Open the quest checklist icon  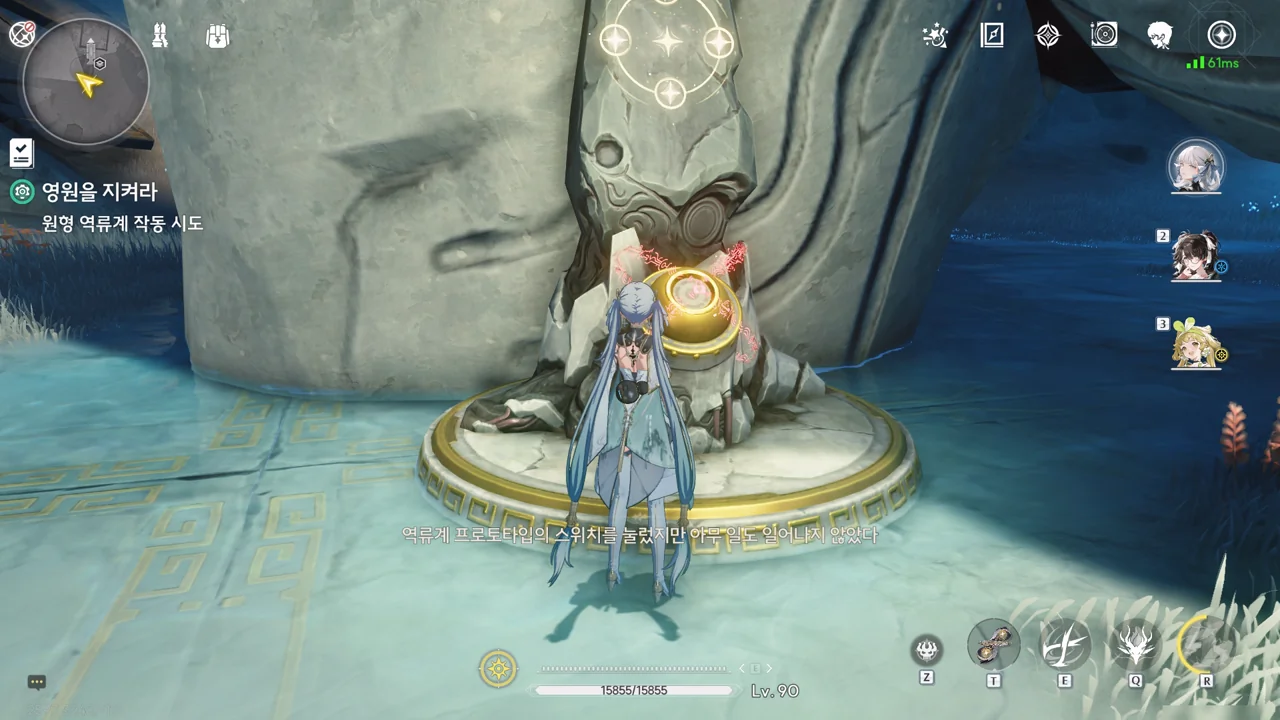[x=21, y=153]
